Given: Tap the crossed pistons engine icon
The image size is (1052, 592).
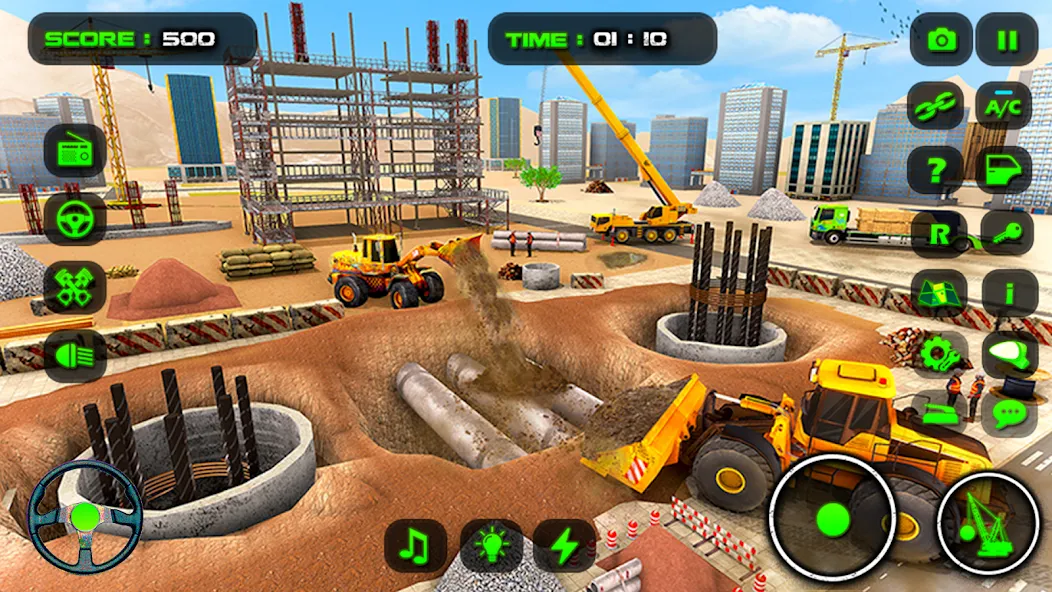Looking at the screenshot, I should tap(75, 287).
